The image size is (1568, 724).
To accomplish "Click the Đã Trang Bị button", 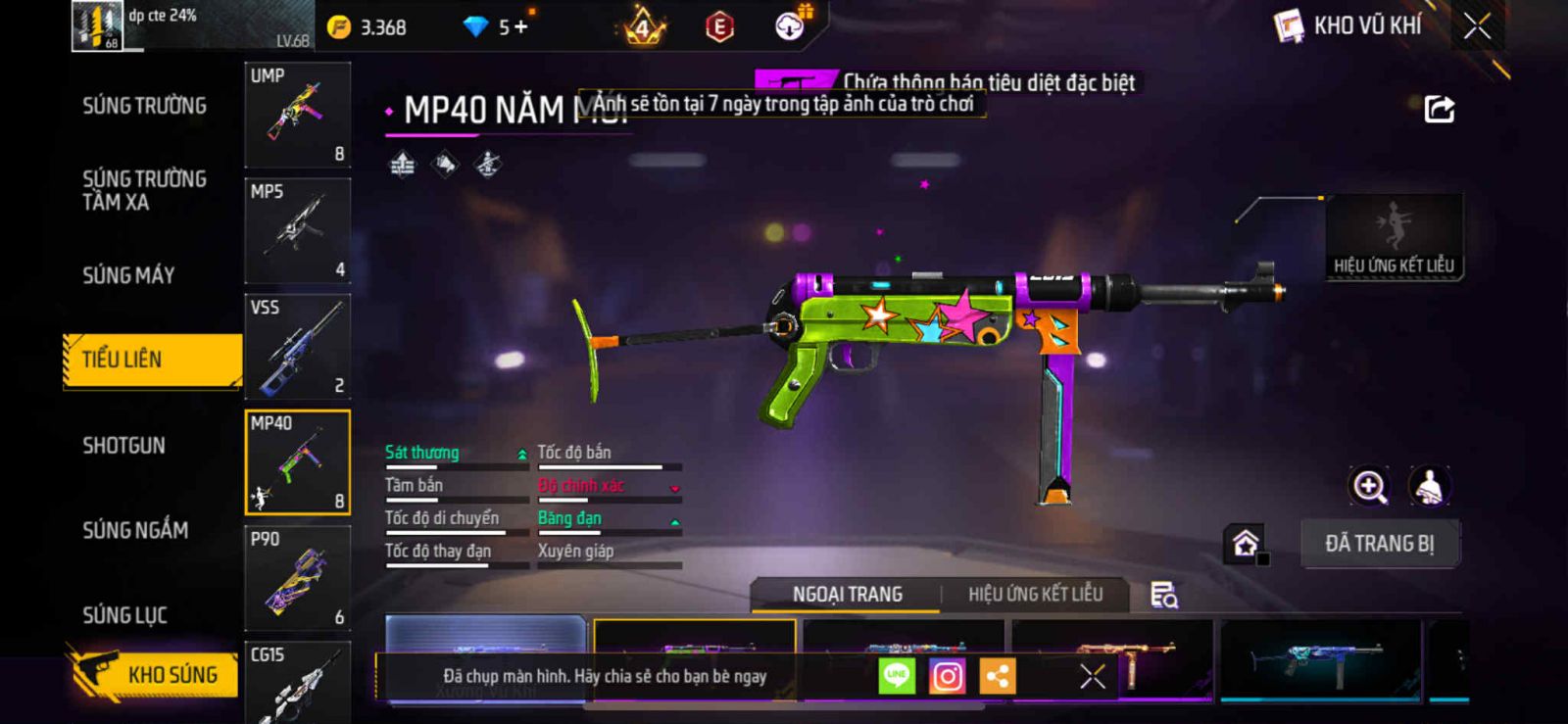I will pyautogui.click(x=1379, y=544).
